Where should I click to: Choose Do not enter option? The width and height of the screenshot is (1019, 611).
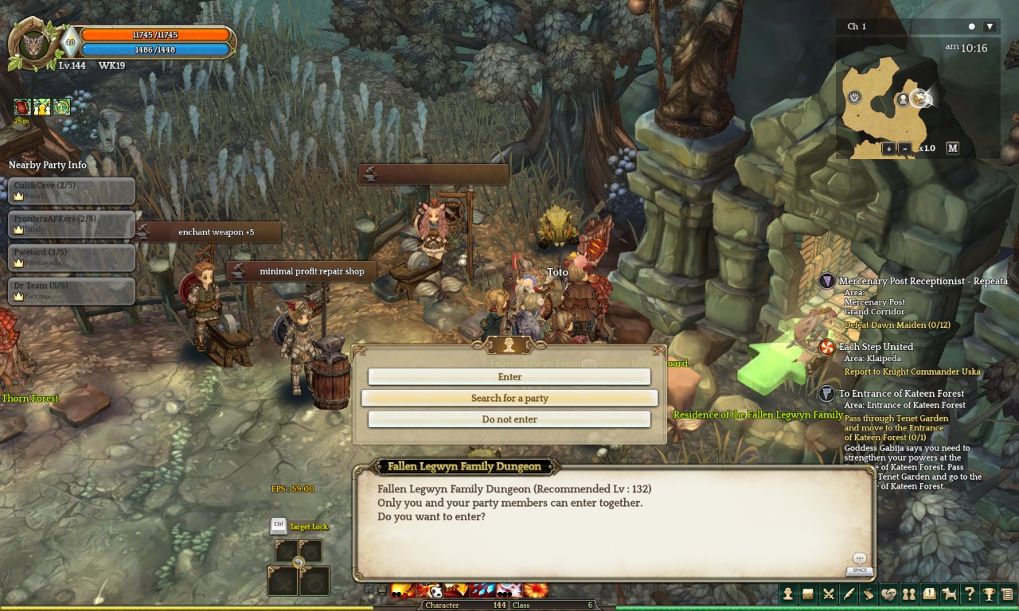coord(509,419)
